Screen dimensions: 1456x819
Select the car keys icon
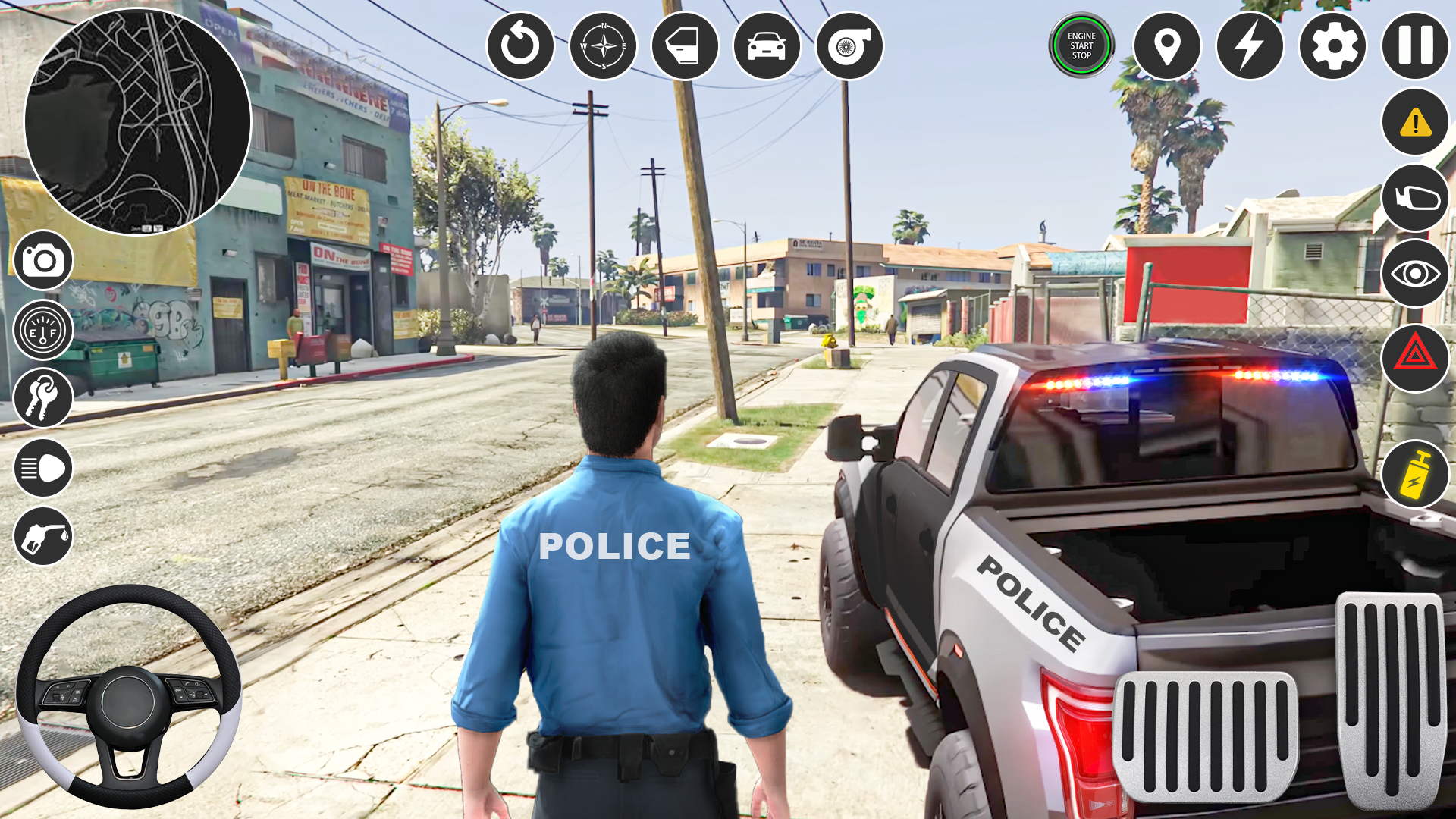tap(43, 398)
